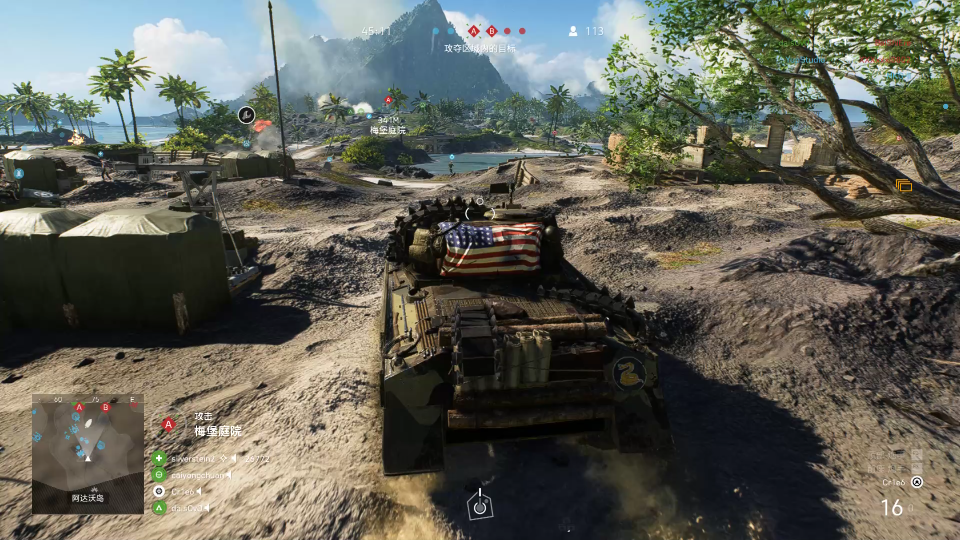Screen dimensions: 960x540
Task: Select objective B marker on the minimap
Action: 105,408
